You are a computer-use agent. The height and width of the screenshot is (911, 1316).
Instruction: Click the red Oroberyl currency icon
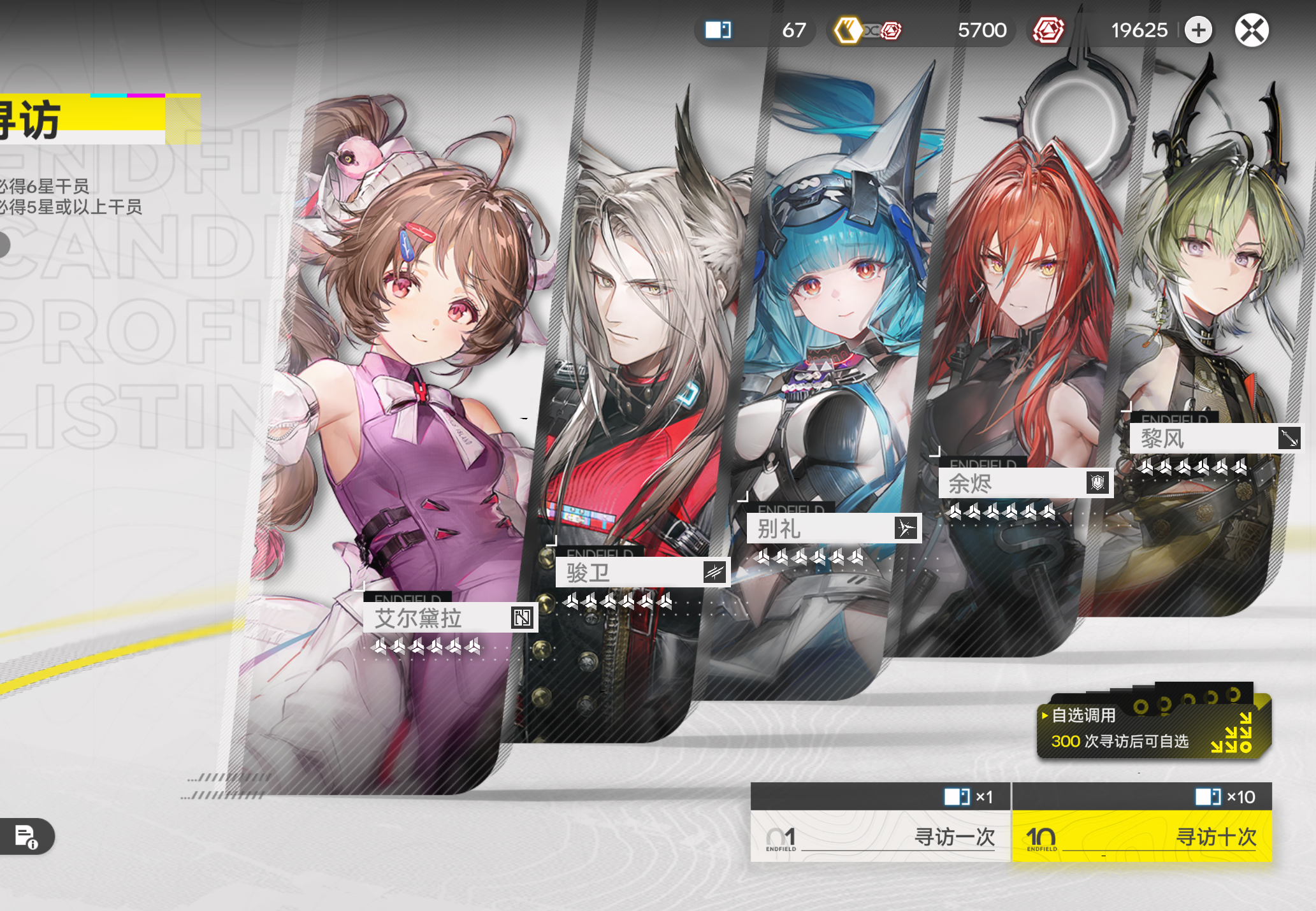[x=1048, y=31]
